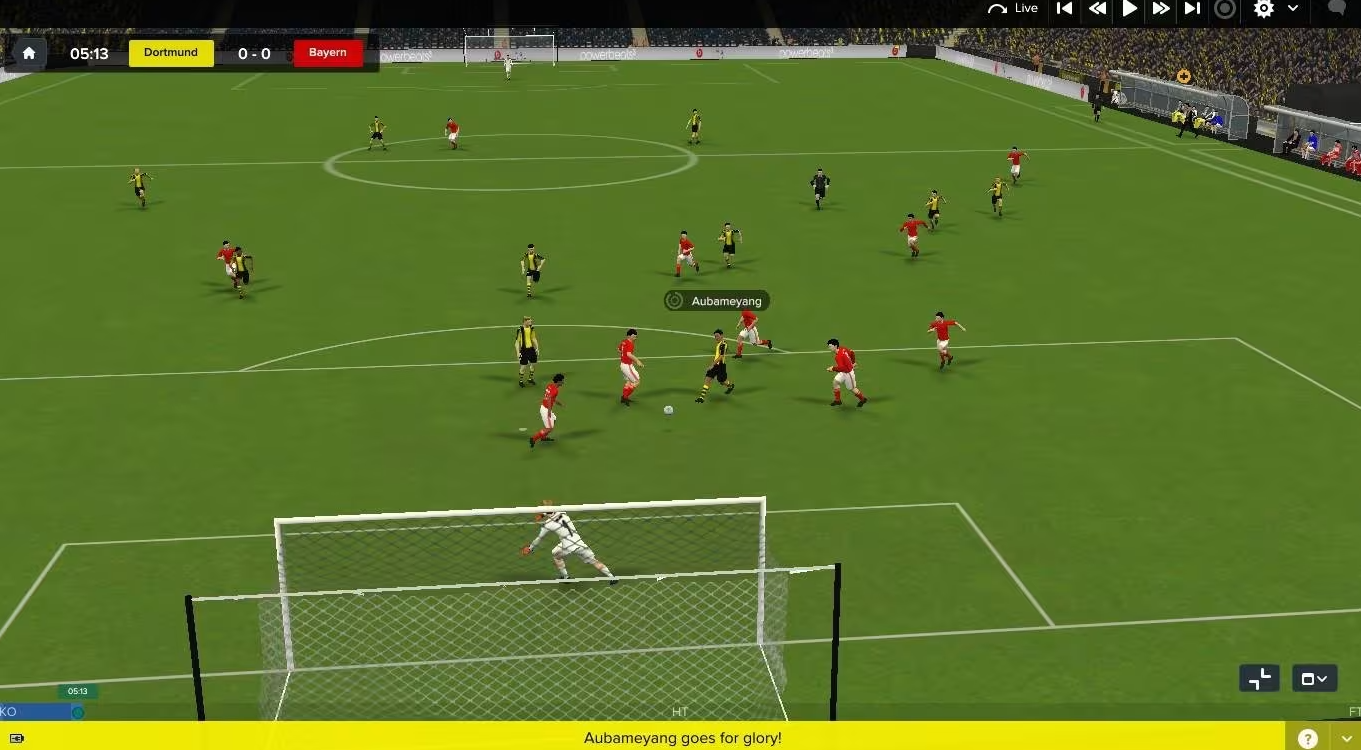Skip to the end of the highlight
This screenshot has height=750, width=1361.
[x=1192, y=9]
